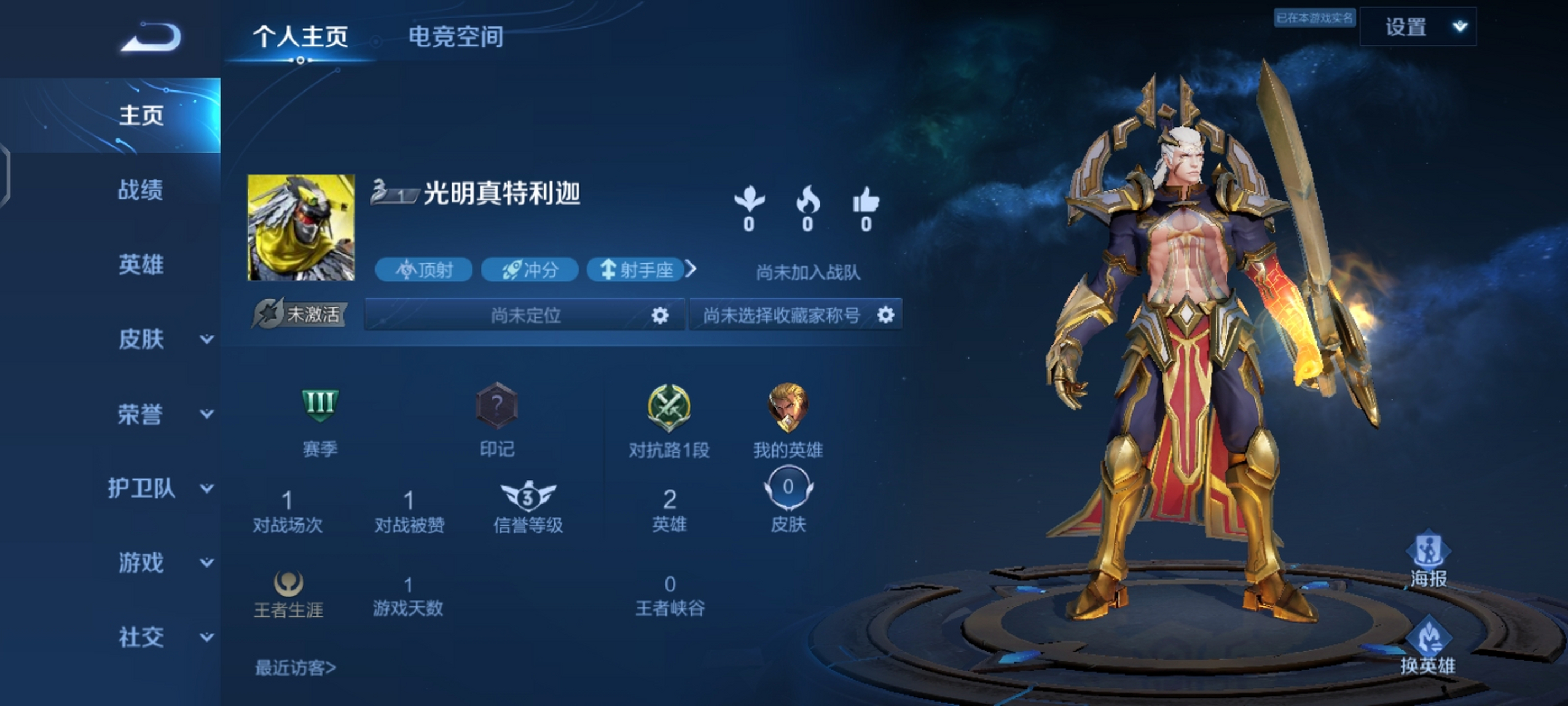Select 战绩 in the left sidebar
This screenshot has height=706, width=1568.
click(141, 191)
